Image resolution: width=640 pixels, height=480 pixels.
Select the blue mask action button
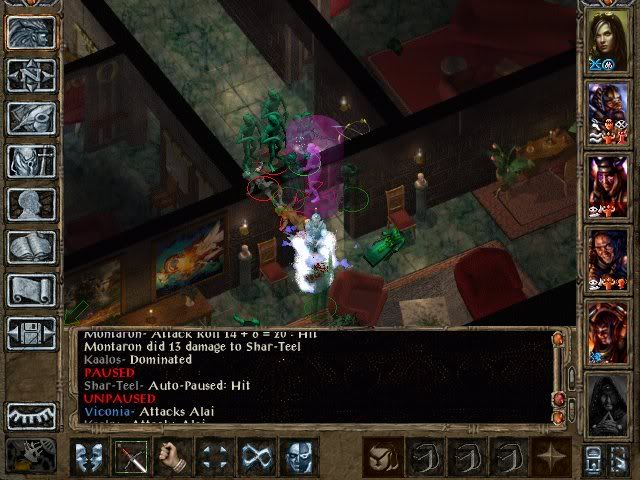(x=299, y=457)
